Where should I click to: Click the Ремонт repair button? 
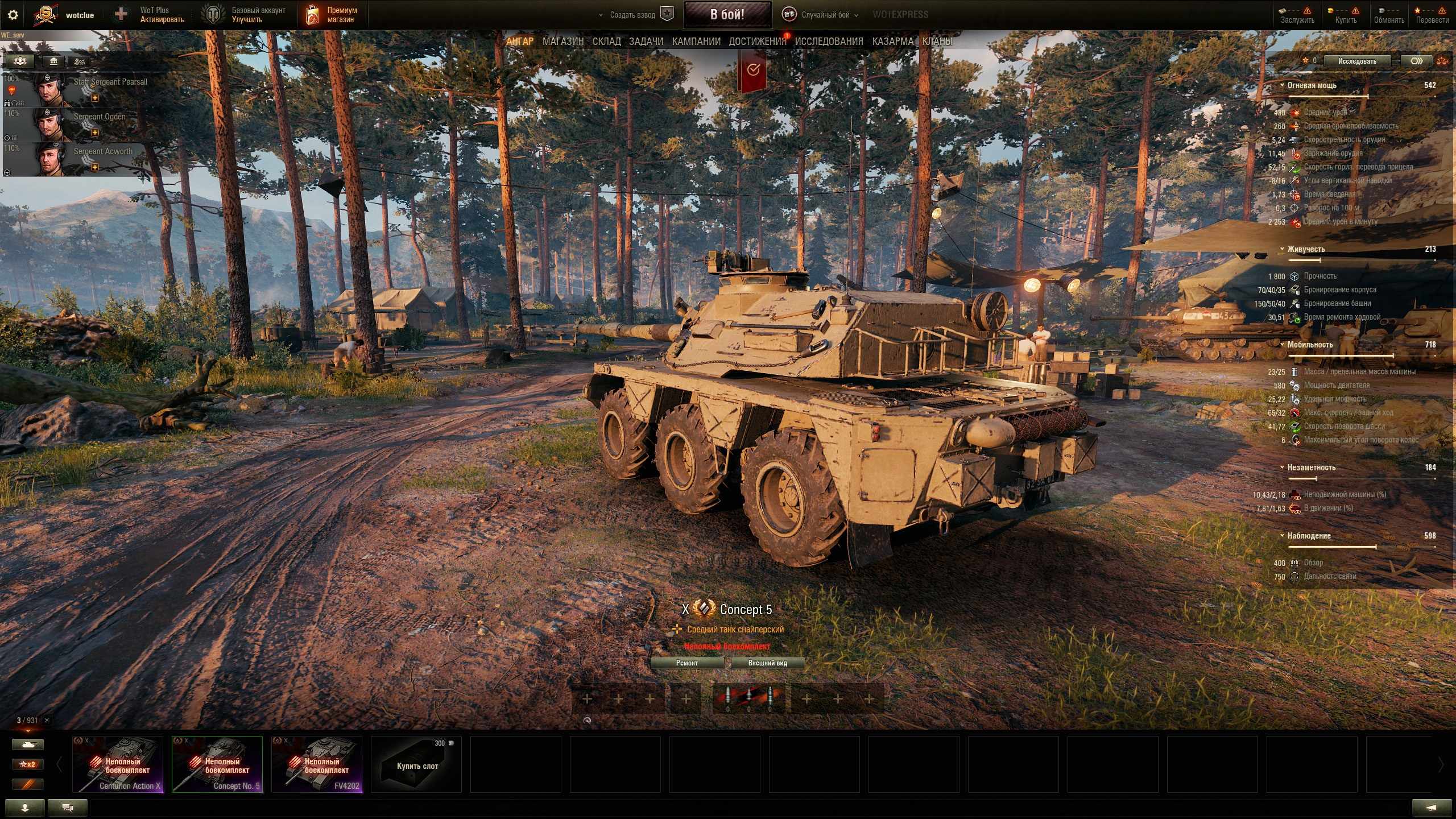[x=686, y=663]
